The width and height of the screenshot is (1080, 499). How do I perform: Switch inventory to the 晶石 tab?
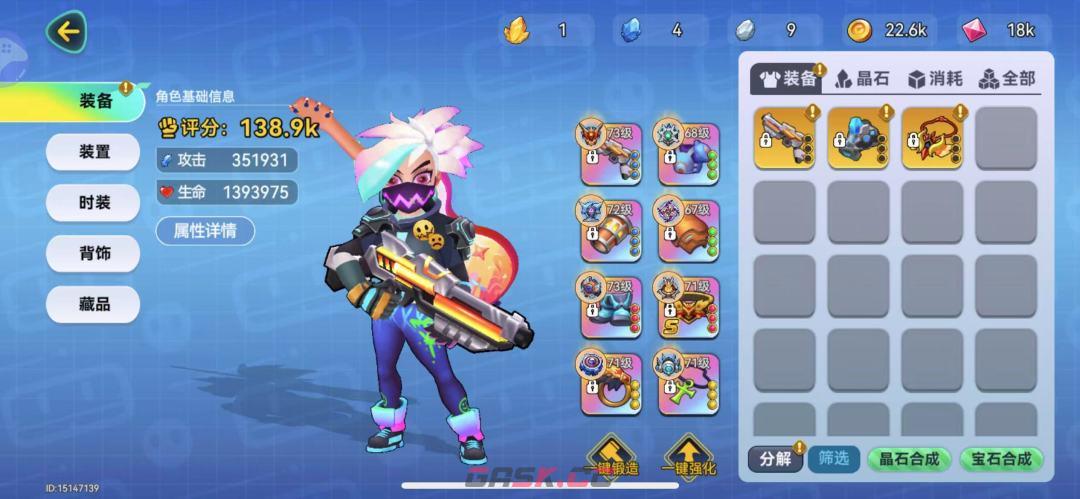(862, 78)
